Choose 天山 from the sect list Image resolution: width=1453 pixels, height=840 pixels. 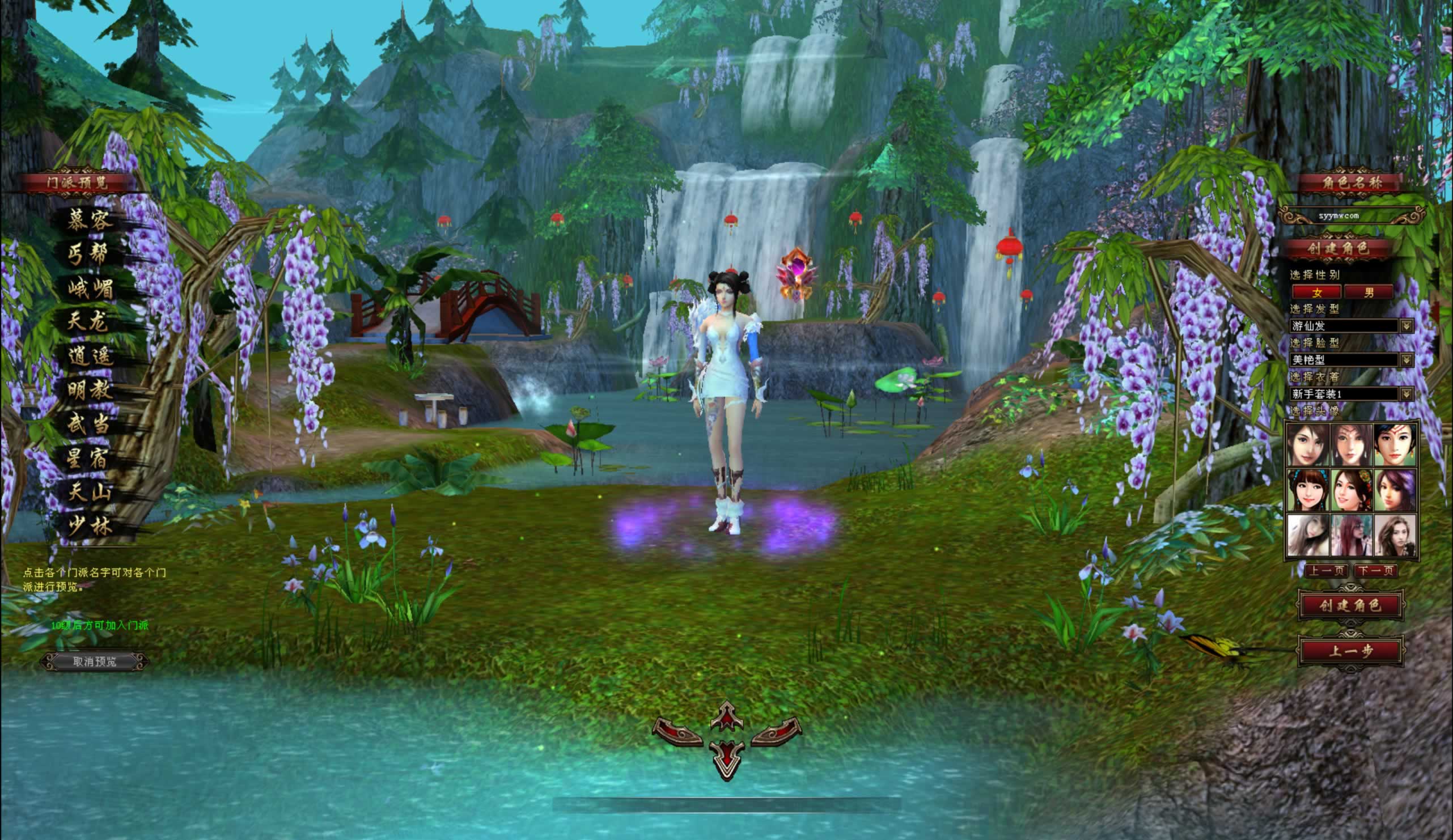[x=89, y=493]
